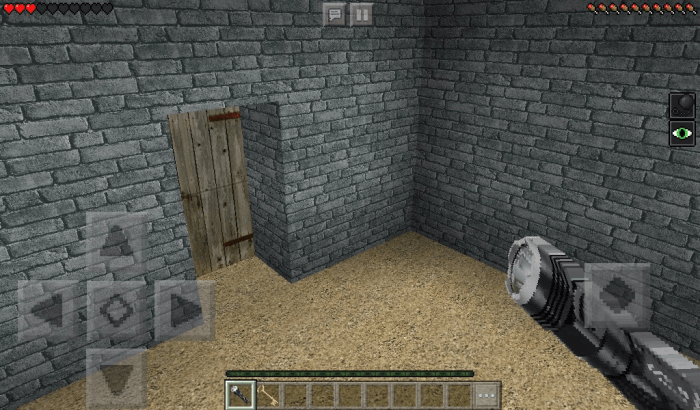Select the flashlight hotbar slot
Viewport: 700px width, 410px height.
pyautogui.click(x=241, y=395)
